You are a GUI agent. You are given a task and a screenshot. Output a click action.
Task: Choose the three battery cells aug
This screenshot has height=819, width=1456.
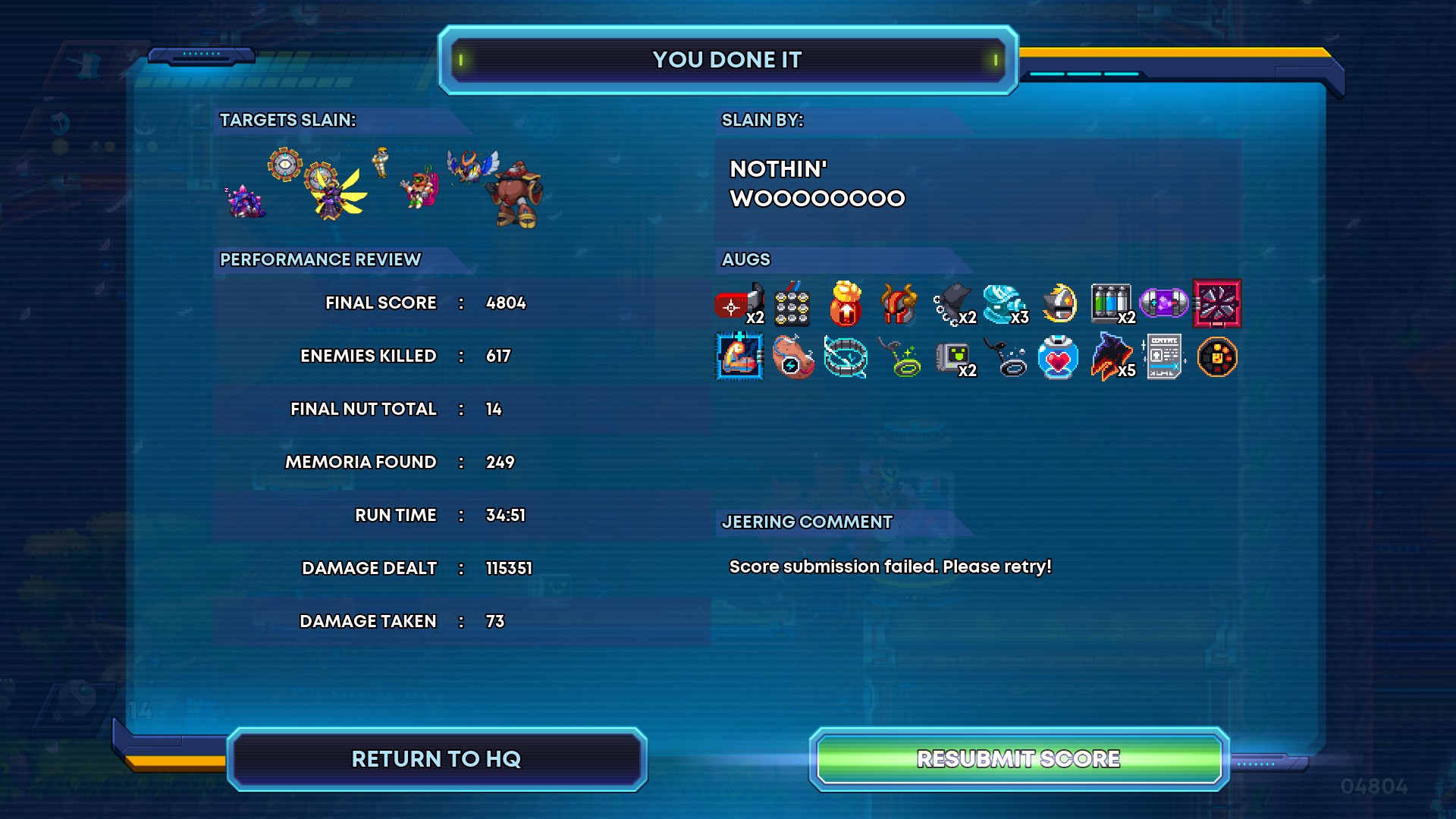pos(1110,304)
